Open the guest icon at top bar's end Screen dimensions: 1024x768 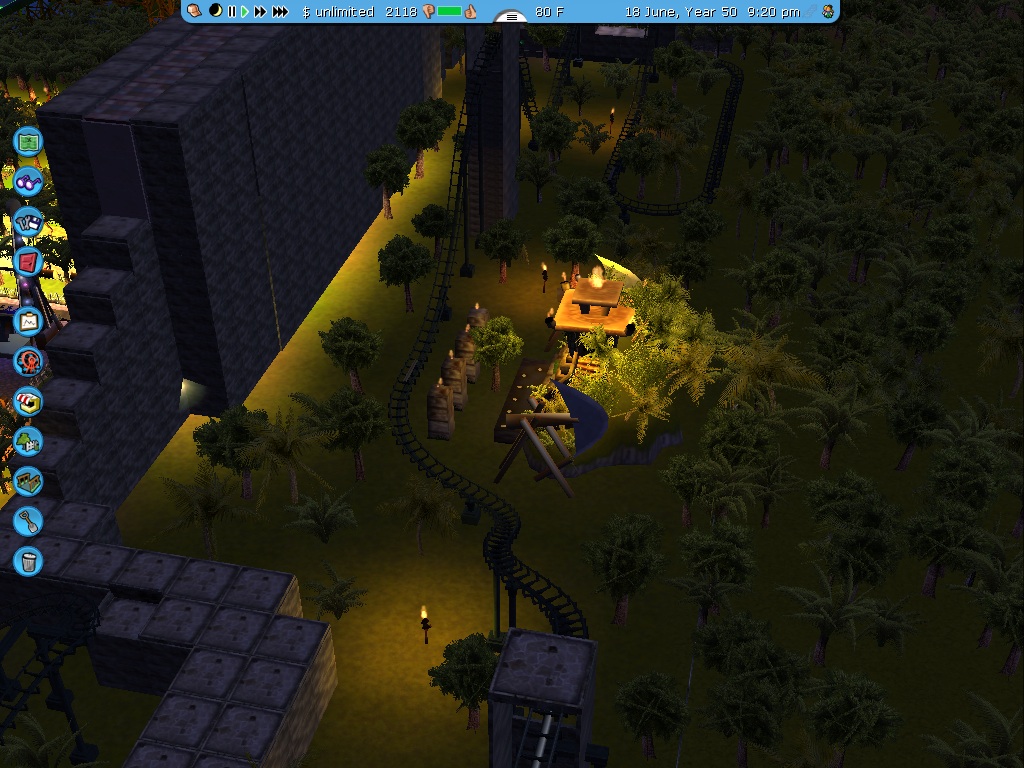point(828,11)
